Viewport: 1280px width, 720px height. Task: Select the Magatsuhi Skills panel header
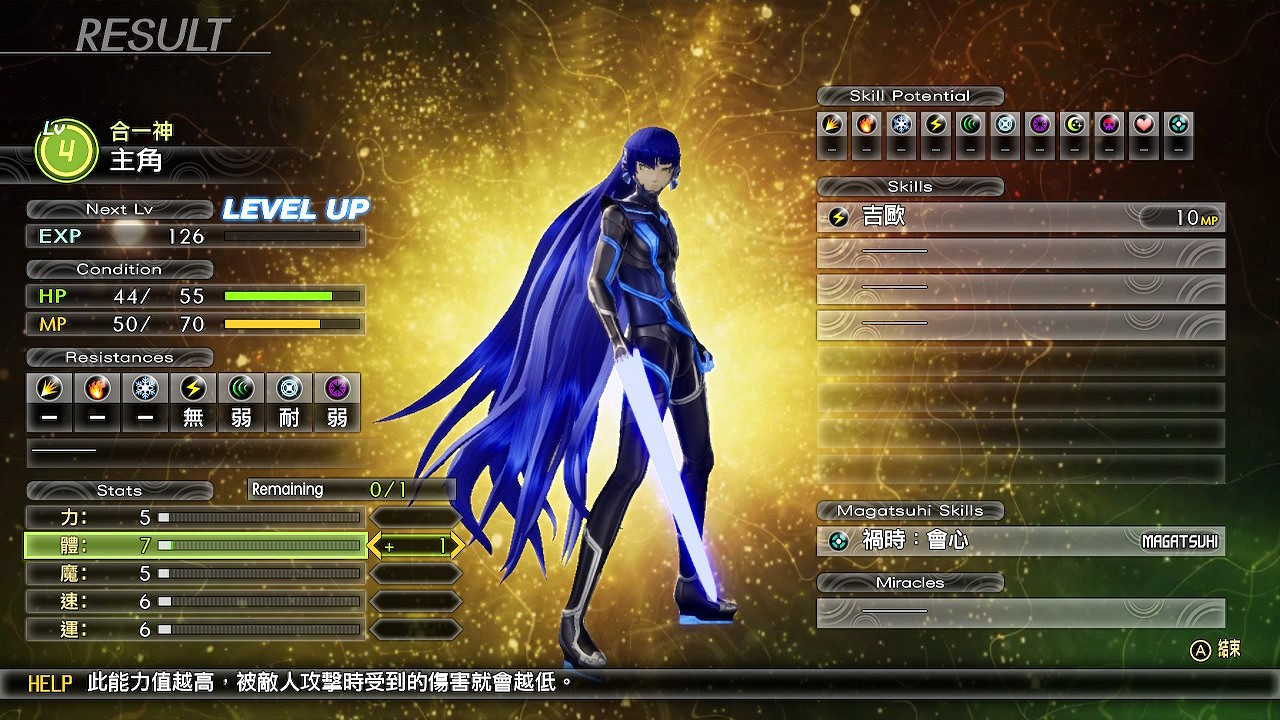(909, 511)
